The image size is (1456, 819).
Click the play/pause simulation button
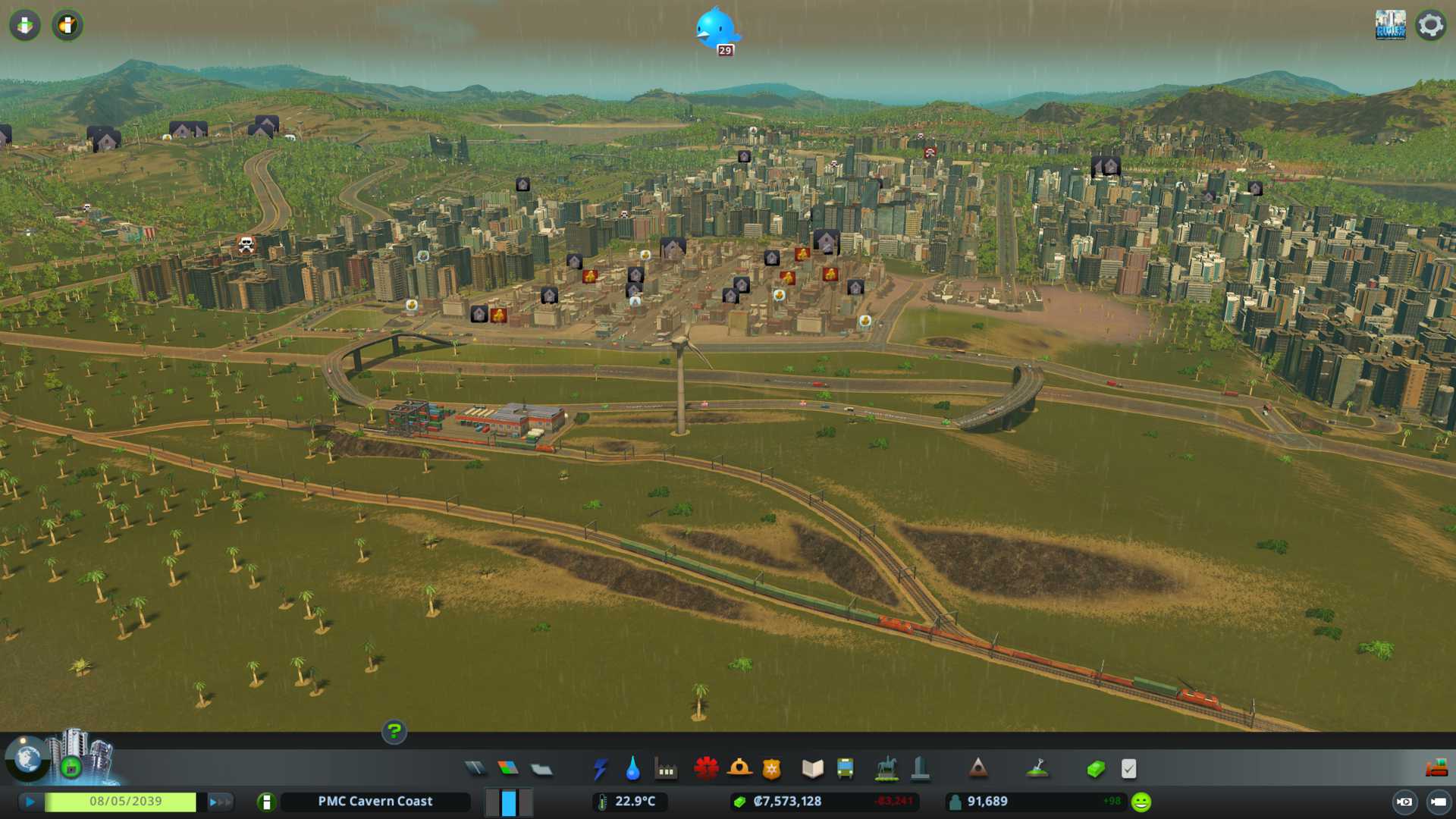click(x=30, y=802)
